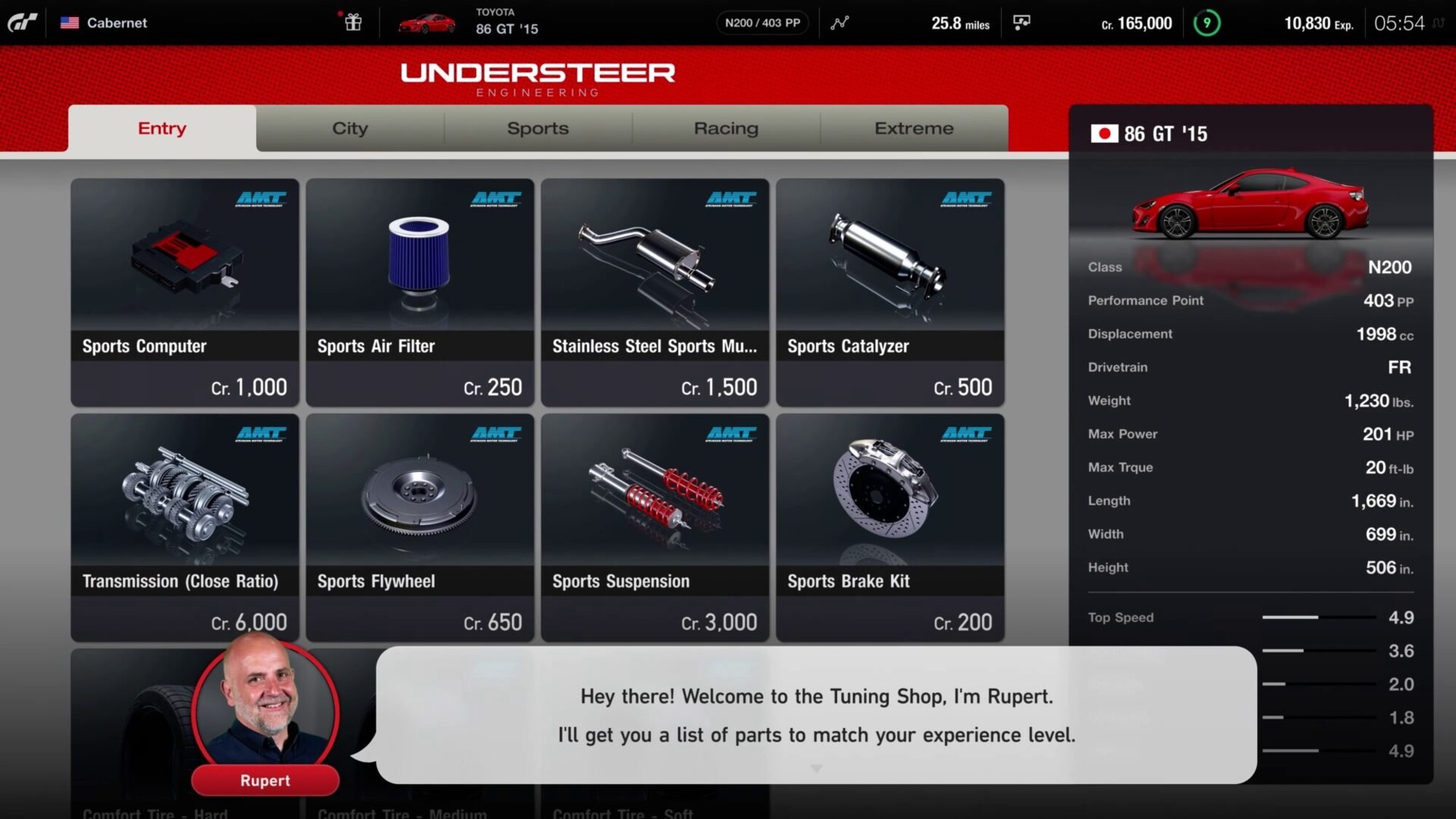Select the Racing parts tab
The image size is (1456, 819).
click(x=726, y=128)
